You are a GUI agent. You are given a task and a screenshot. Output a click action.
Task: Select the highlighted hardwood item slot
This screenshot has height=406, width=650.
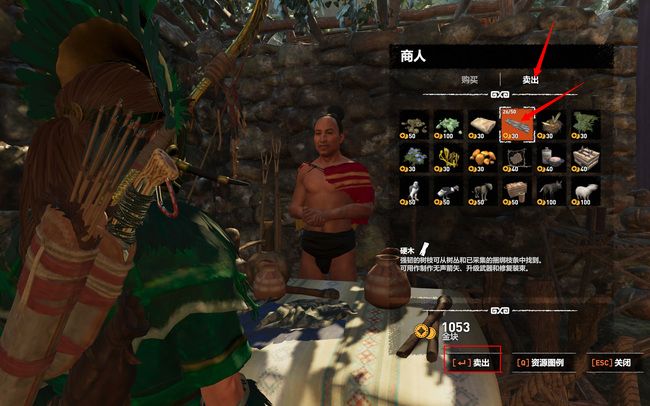tap(516, 122)
